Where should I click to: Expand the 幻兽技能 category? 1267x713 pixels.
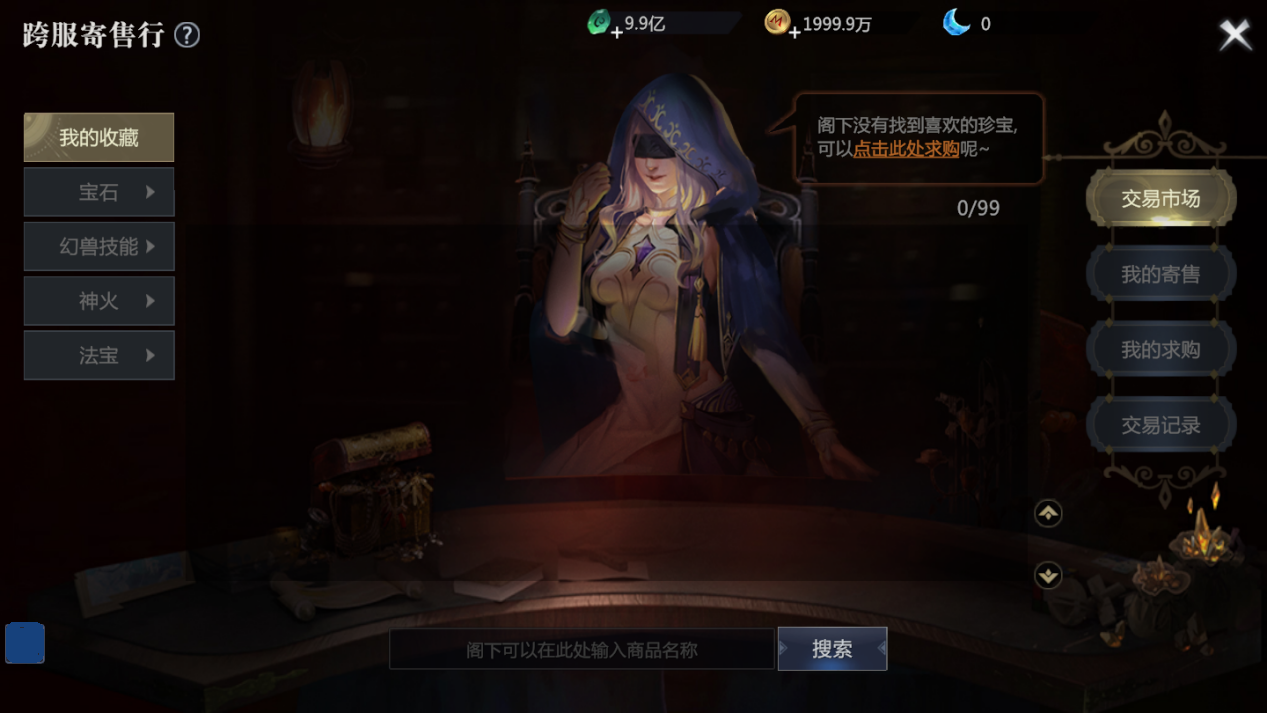click(x=99, y=247)
